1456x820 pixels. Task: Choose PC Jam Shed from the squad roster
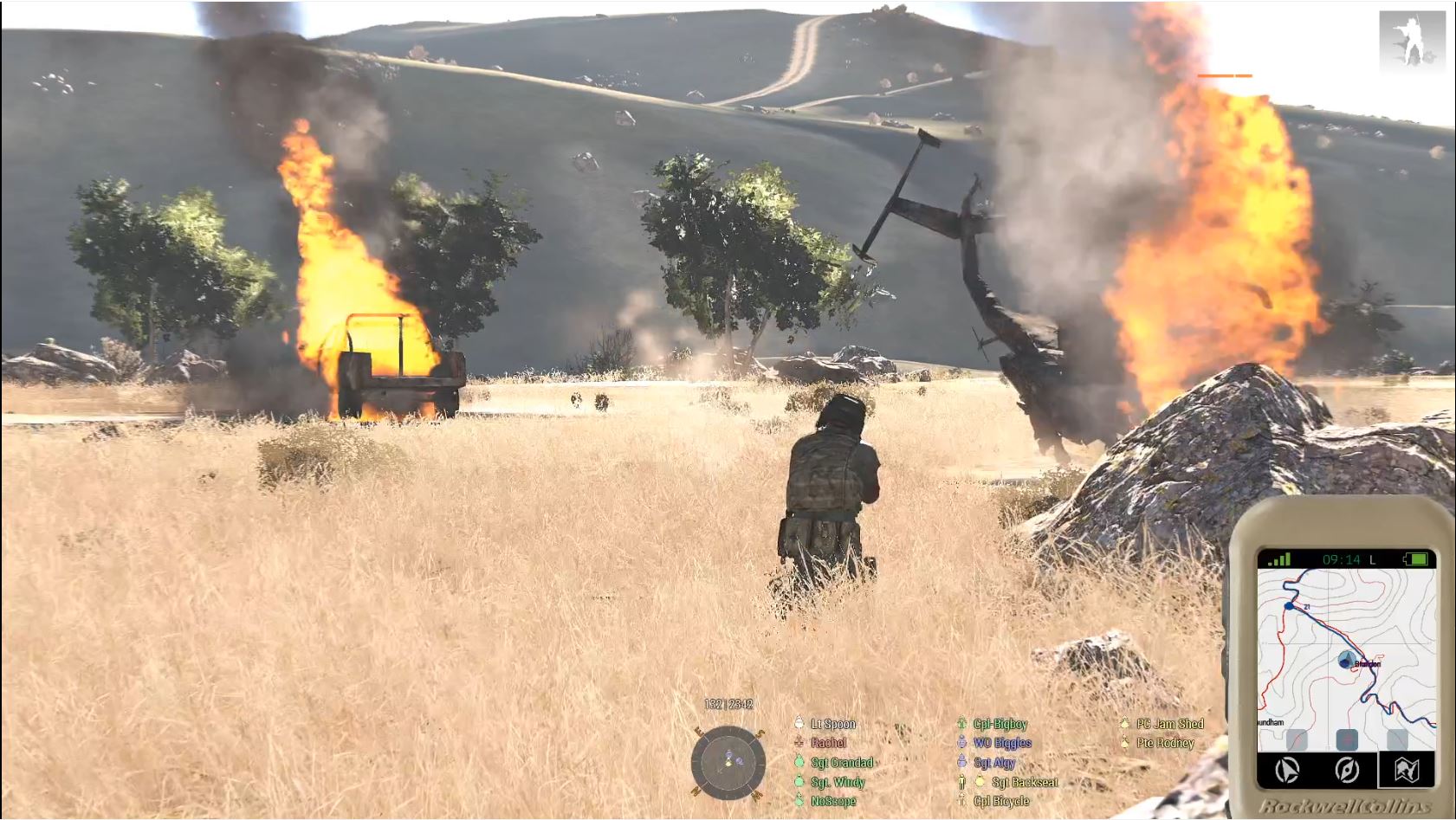point(1169,724)
